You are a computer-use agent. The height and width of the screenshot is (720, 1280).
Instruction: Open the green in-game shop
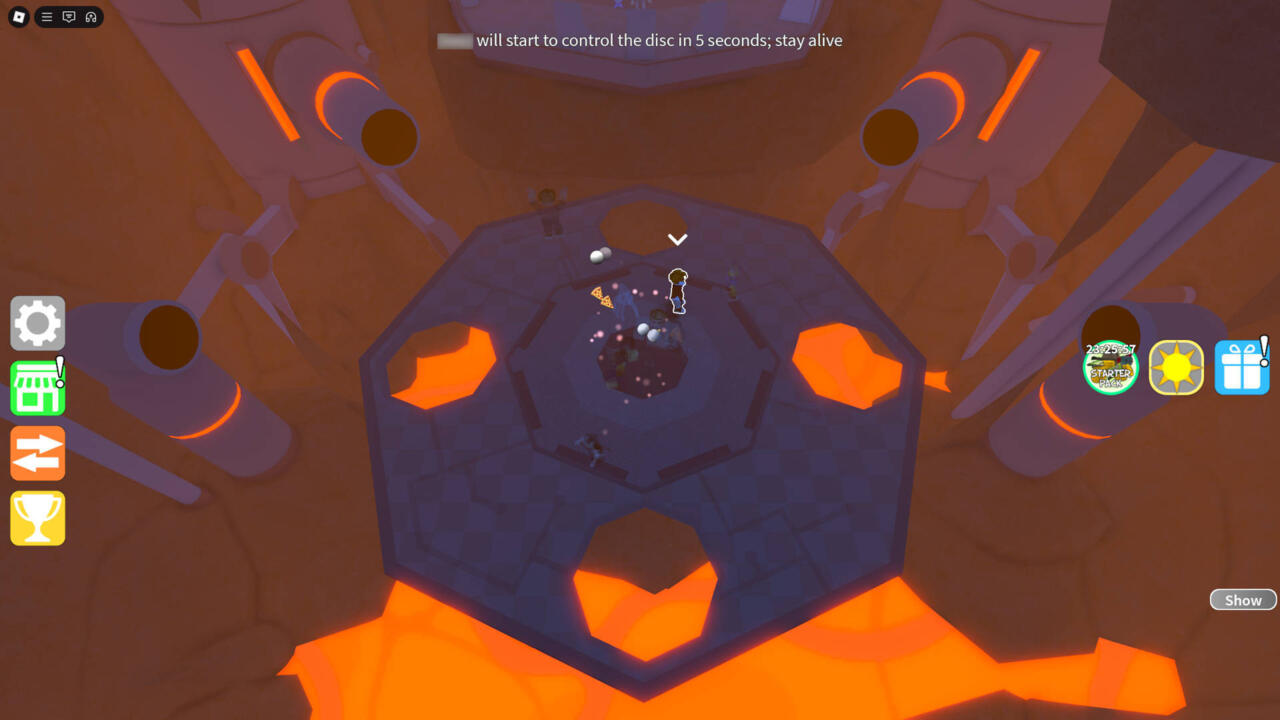pos(37,388)
